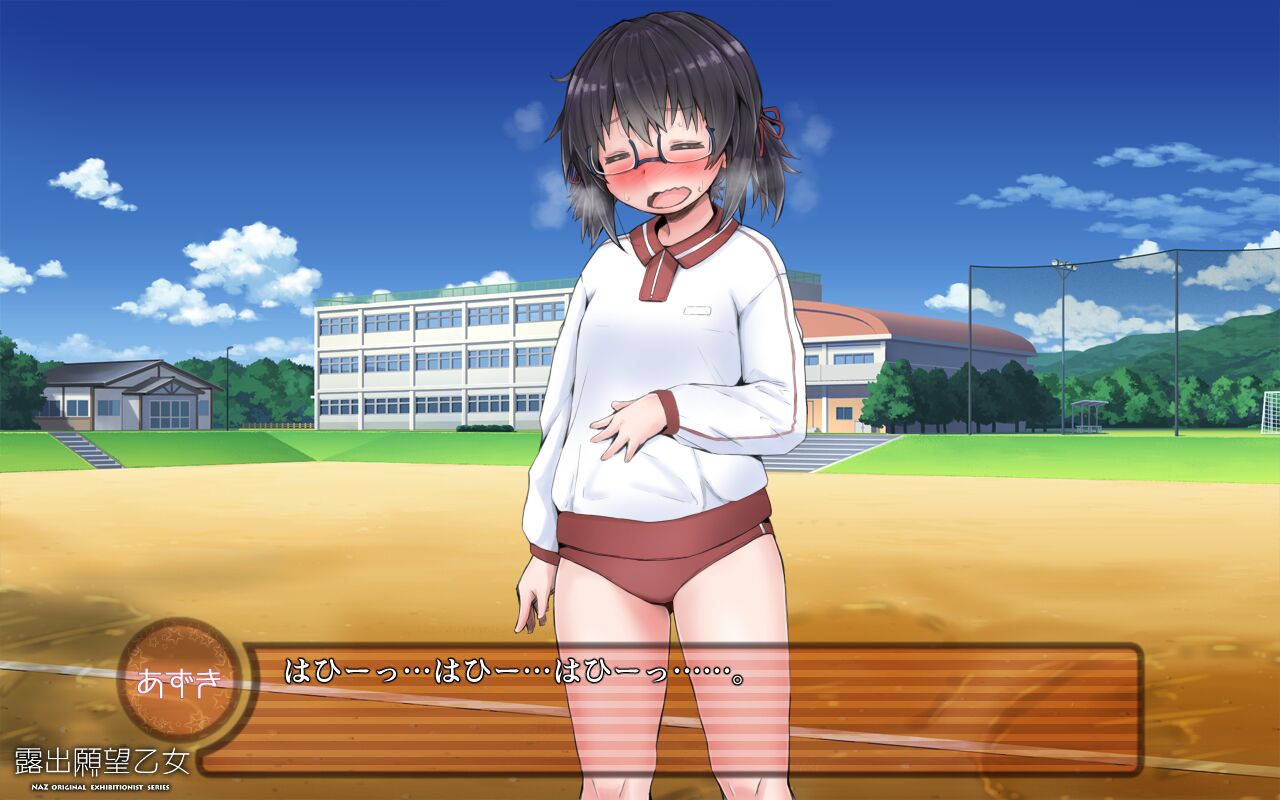Viewport: 1280px width, 800px height.
Task: Click the orange dialogue message box to advance
Action: (x=690, y=710)
